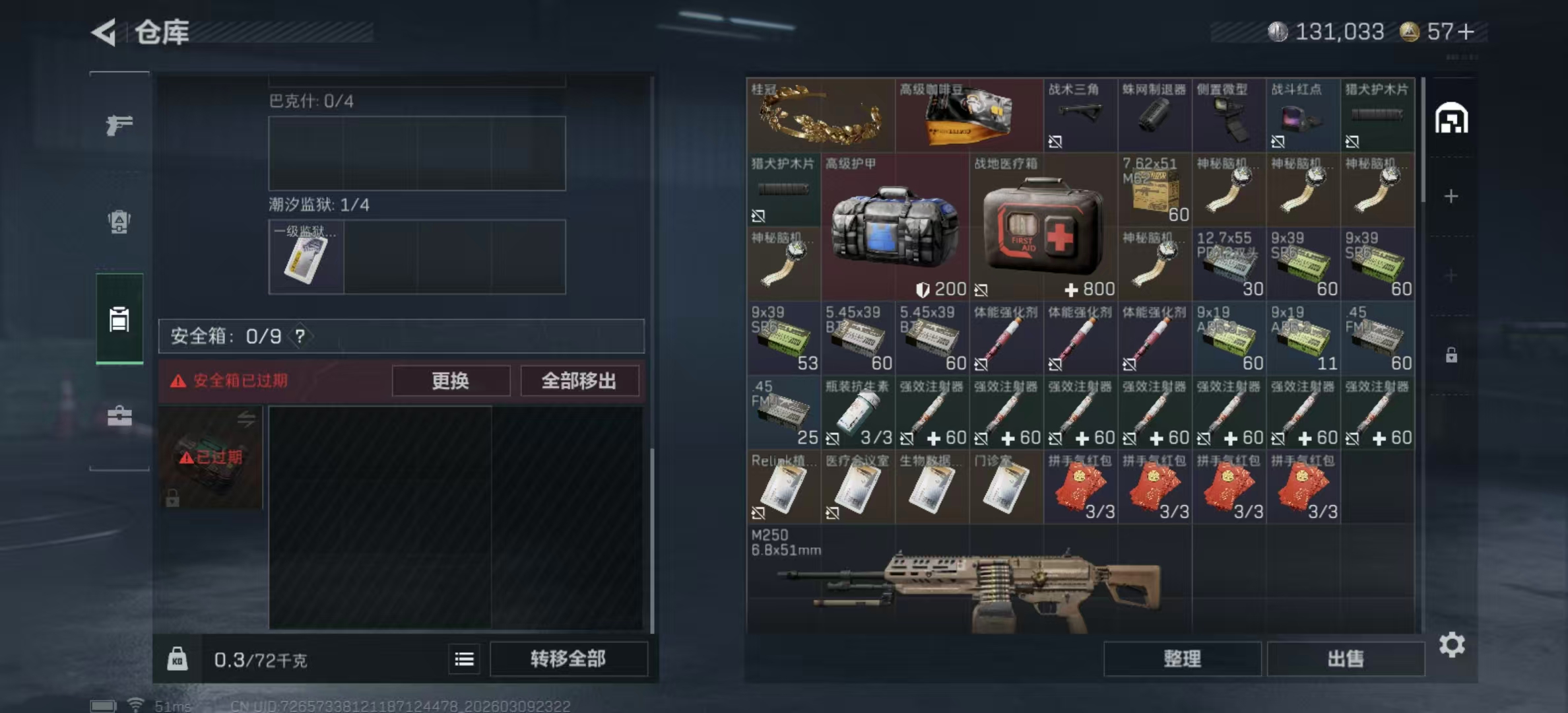Click the 转移全部 transfer all button

pos(568,658)
